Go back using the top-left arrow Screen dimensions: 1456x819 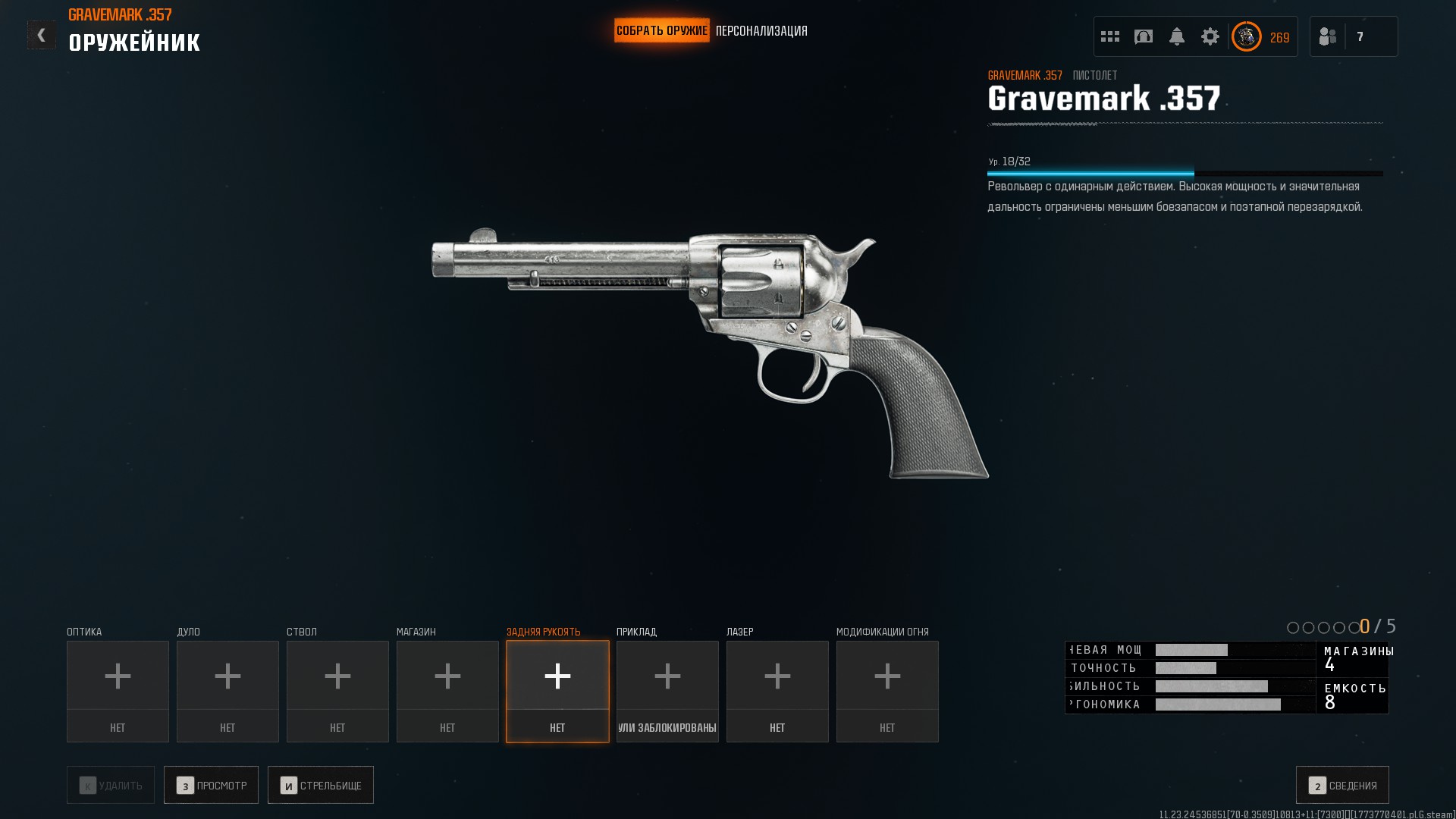(x=42, y=35)
